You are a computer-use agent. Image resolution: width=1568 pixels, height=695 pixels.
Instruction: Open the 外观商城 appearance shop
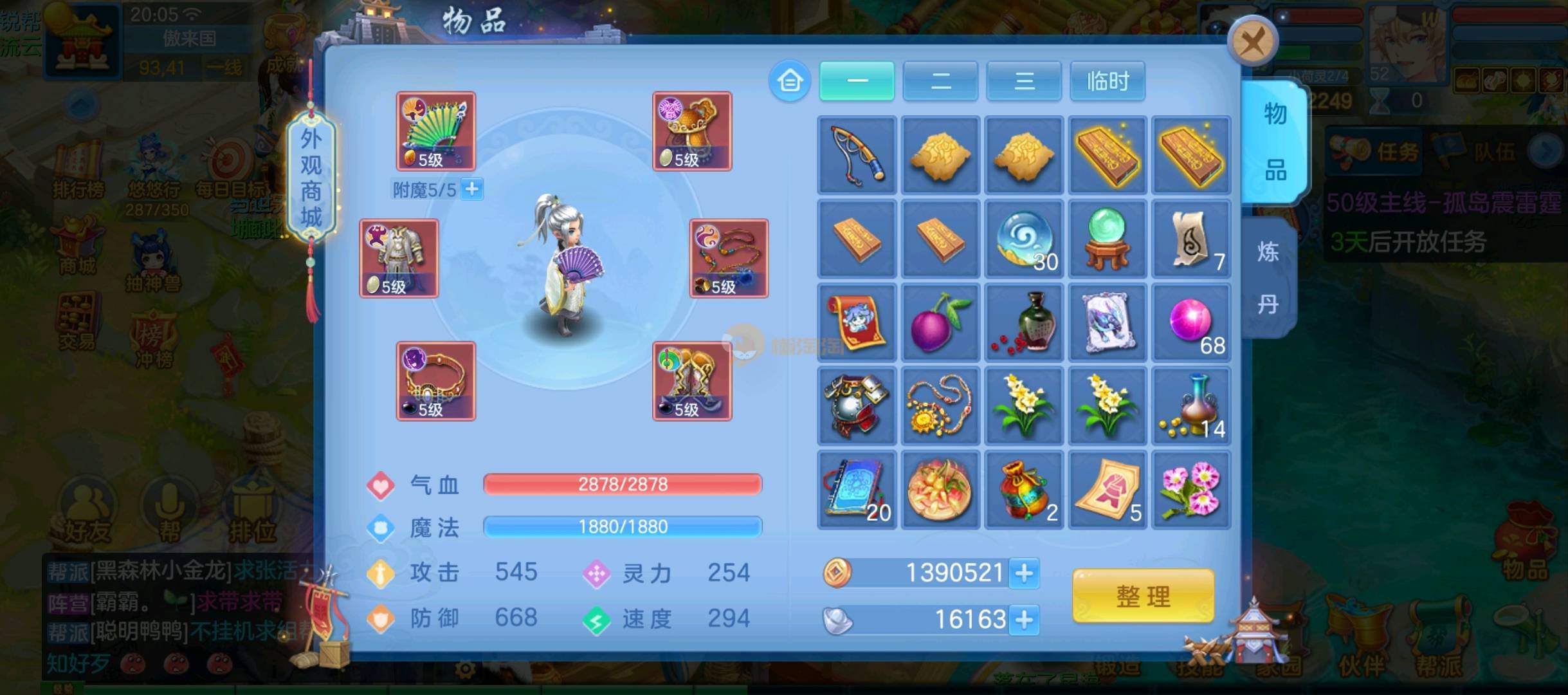pos(311,177)
